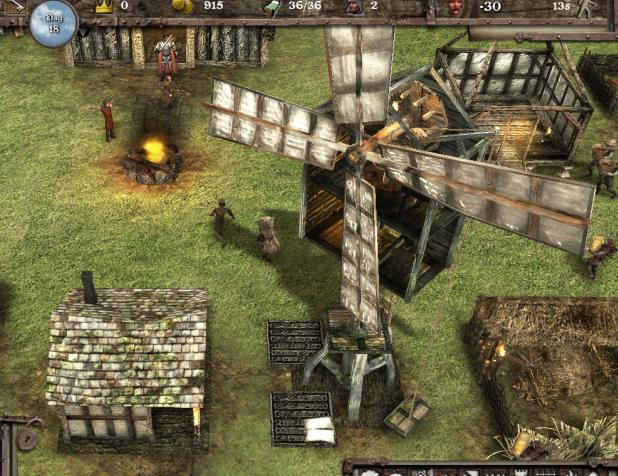Open the popularity face icon
The image size is (618, 476).
point(454,7)
